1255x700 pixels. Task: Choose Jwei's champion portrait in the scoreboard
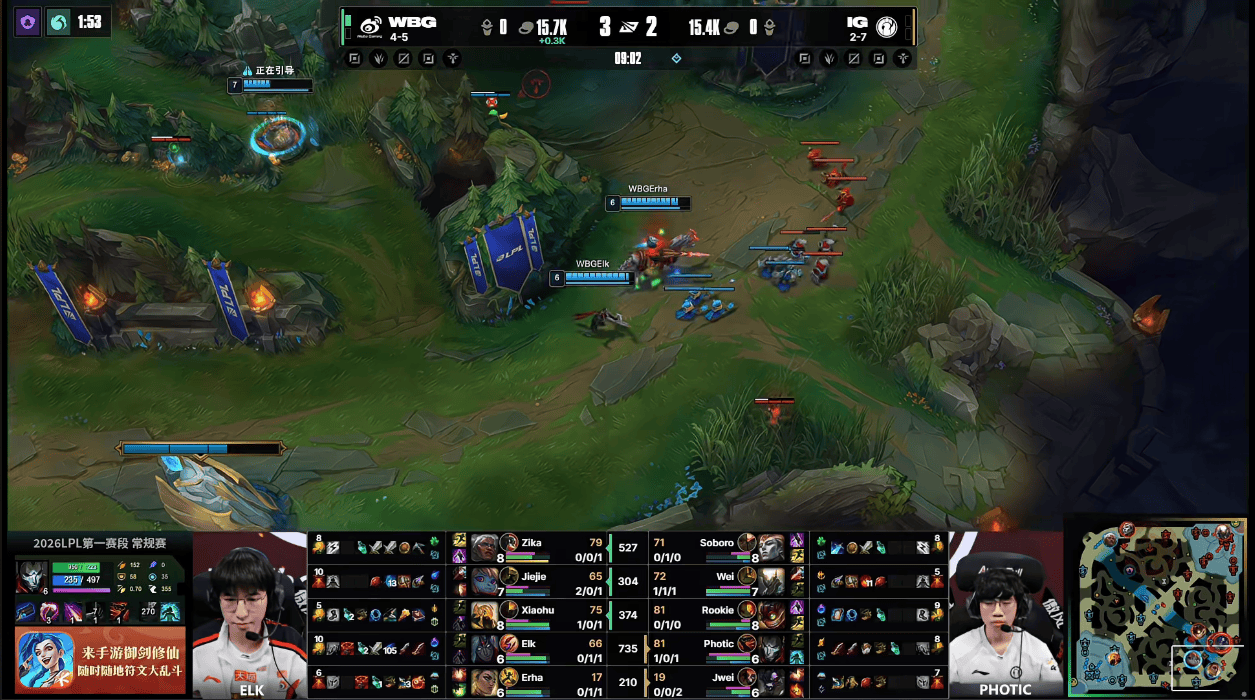(x=771, y=682)
